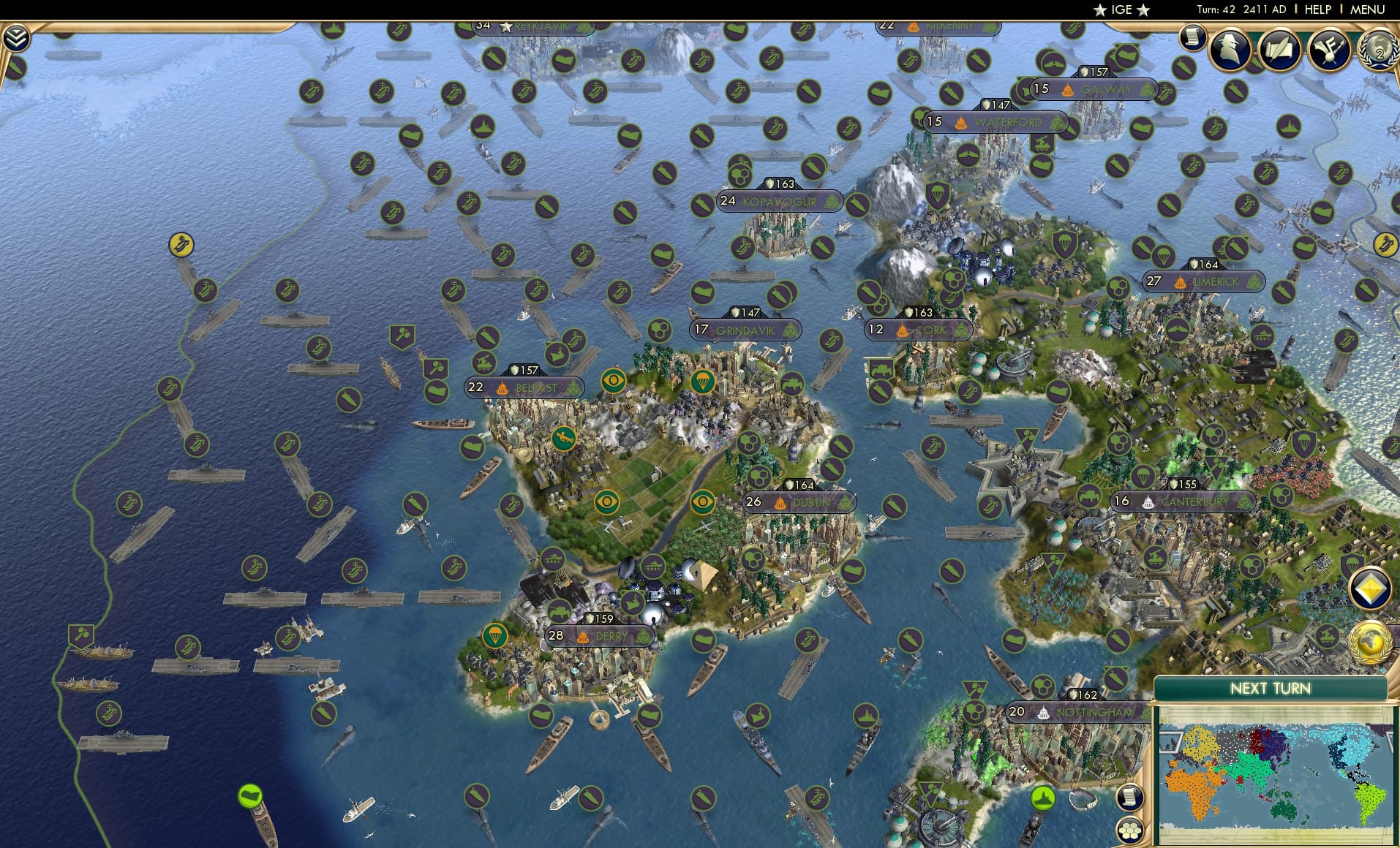This screenshot has width=1400, height=848.
Task: Click the golden gem icon above the minimap
Action: point(1369,589)
